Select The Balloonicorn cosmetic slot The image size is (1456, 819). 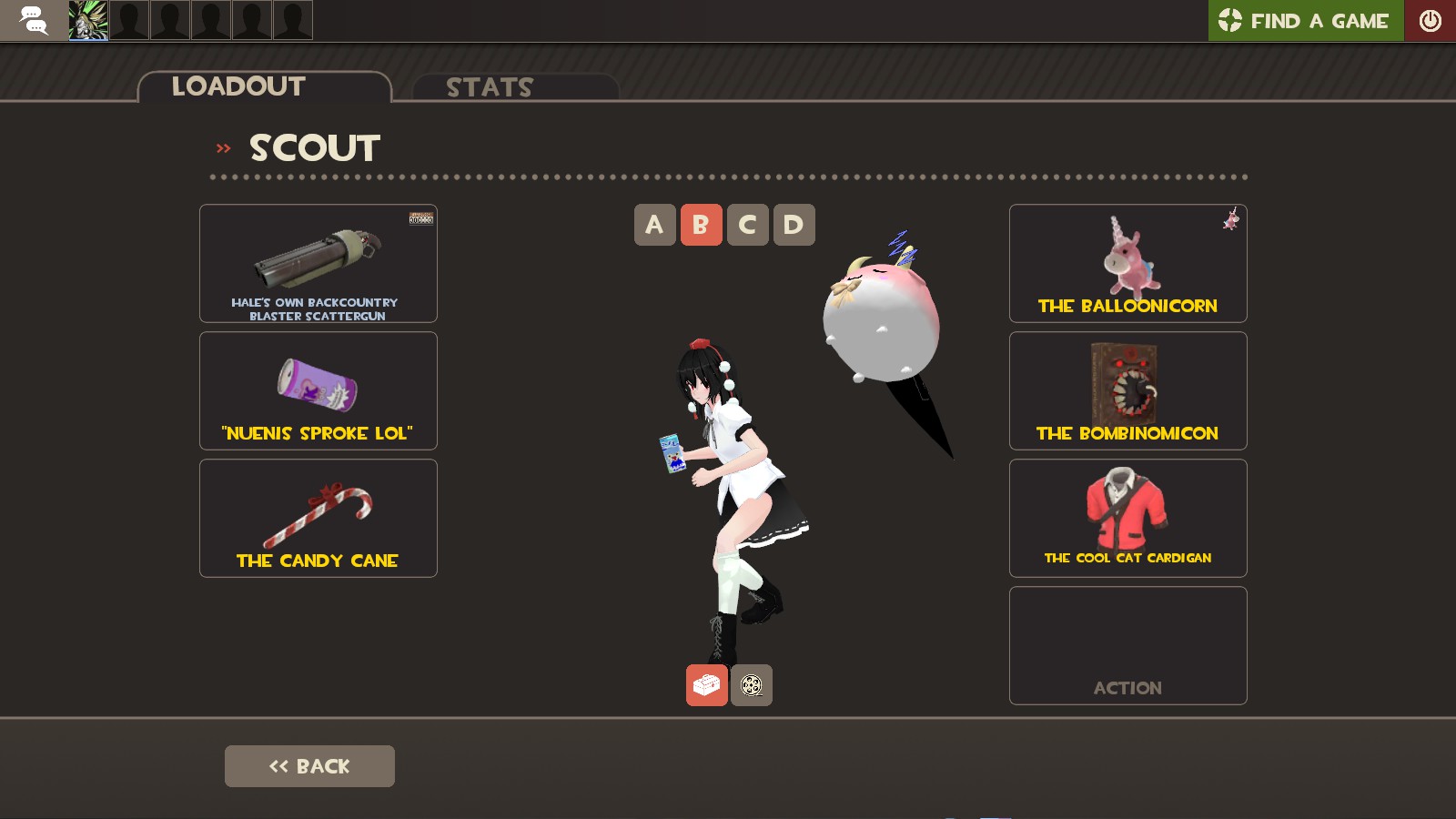(1127, 263)
